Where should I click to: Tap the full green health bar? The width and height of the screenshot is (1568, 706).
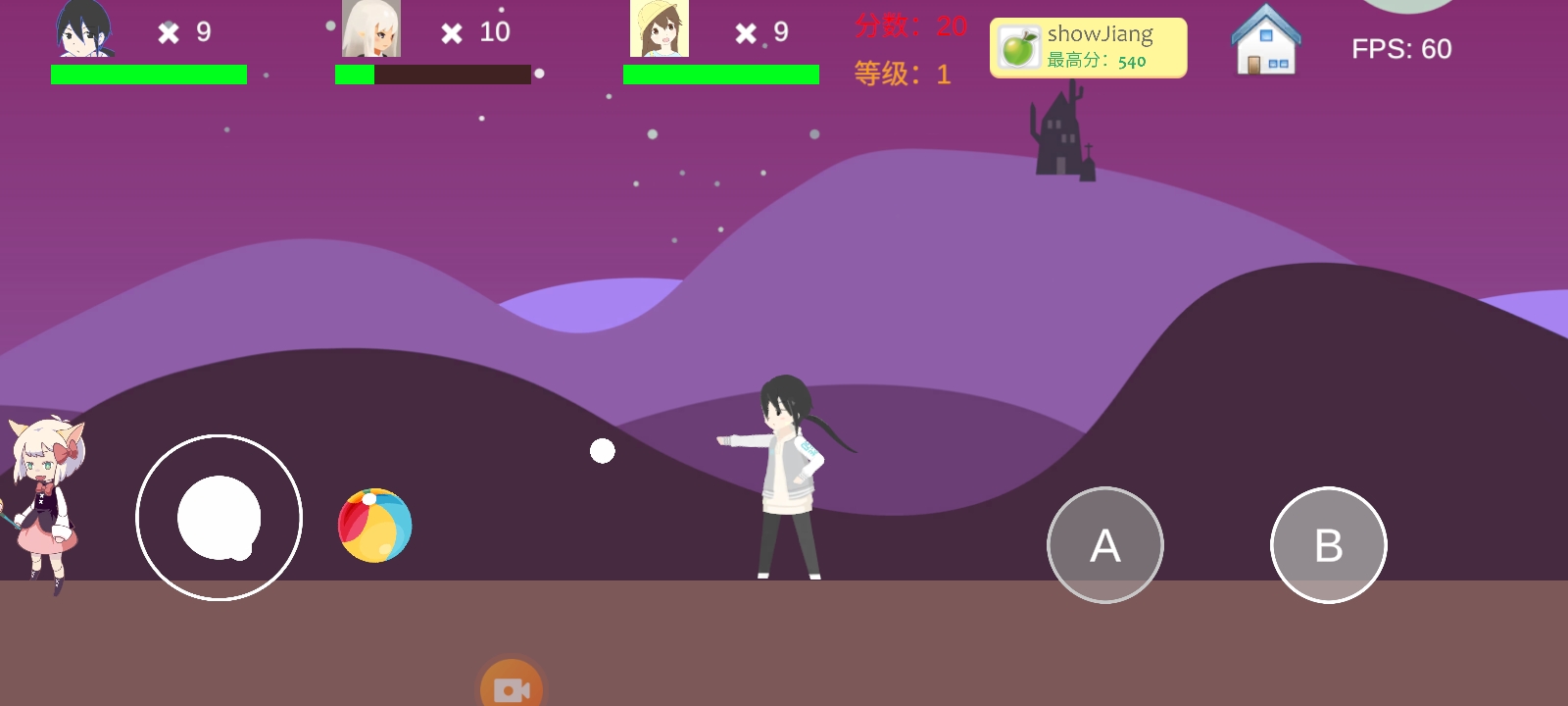[x=147, y=74]
